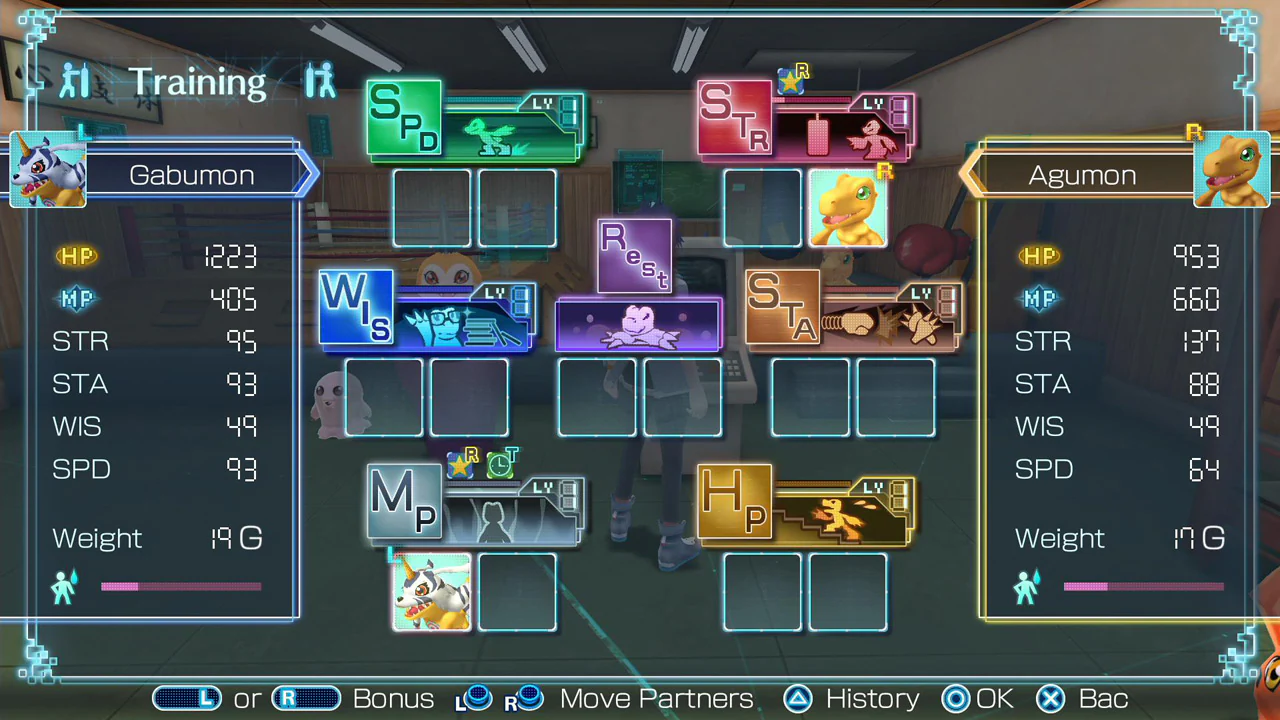Viewport: 1280px width, 720px height.
Task: Click Gabumon's fatigue gauge bar
Action: (180, 586)
